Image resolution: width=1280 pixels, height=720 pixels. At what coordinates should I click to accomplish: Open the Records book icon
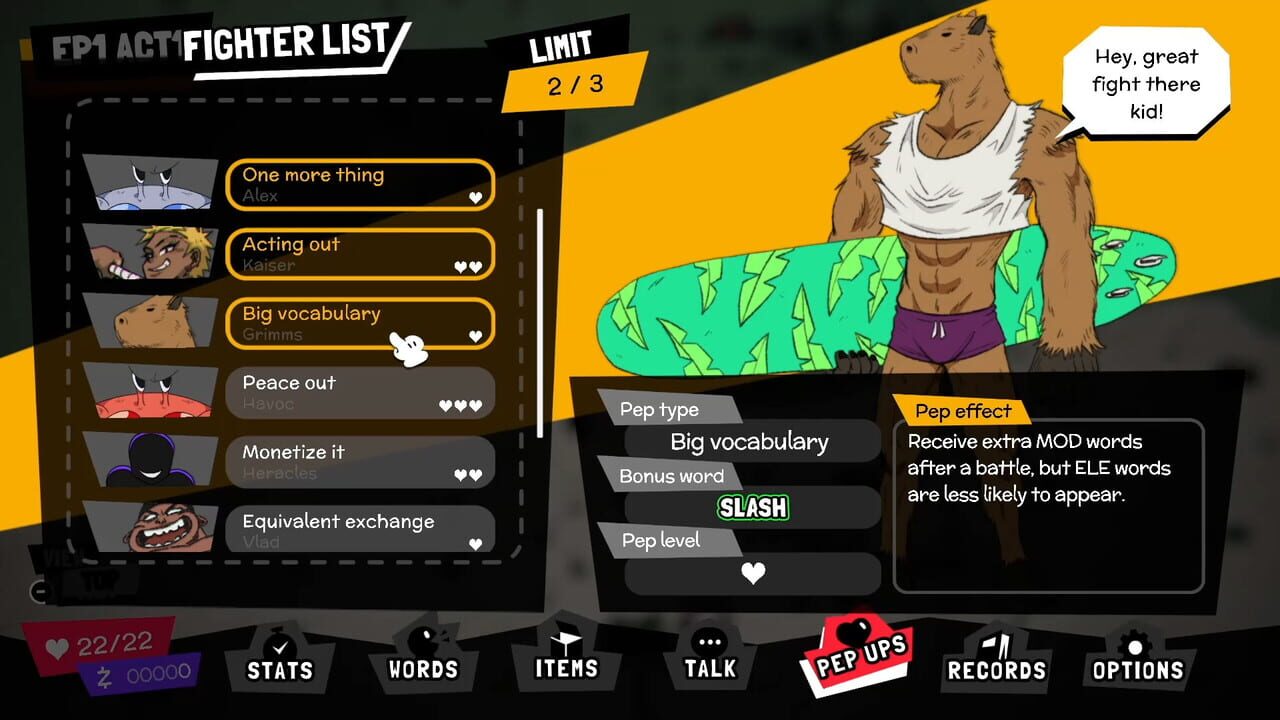coord(996,645)
